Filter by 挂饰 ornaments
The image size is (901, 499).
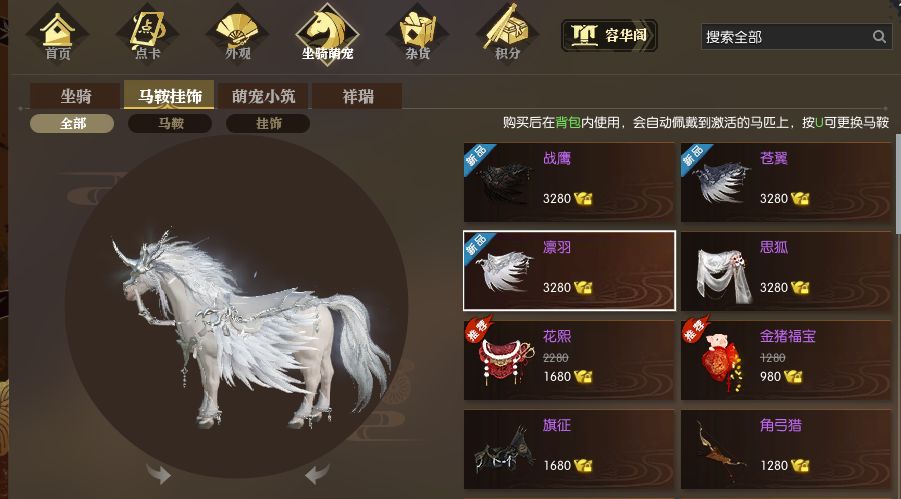[267, 124]
